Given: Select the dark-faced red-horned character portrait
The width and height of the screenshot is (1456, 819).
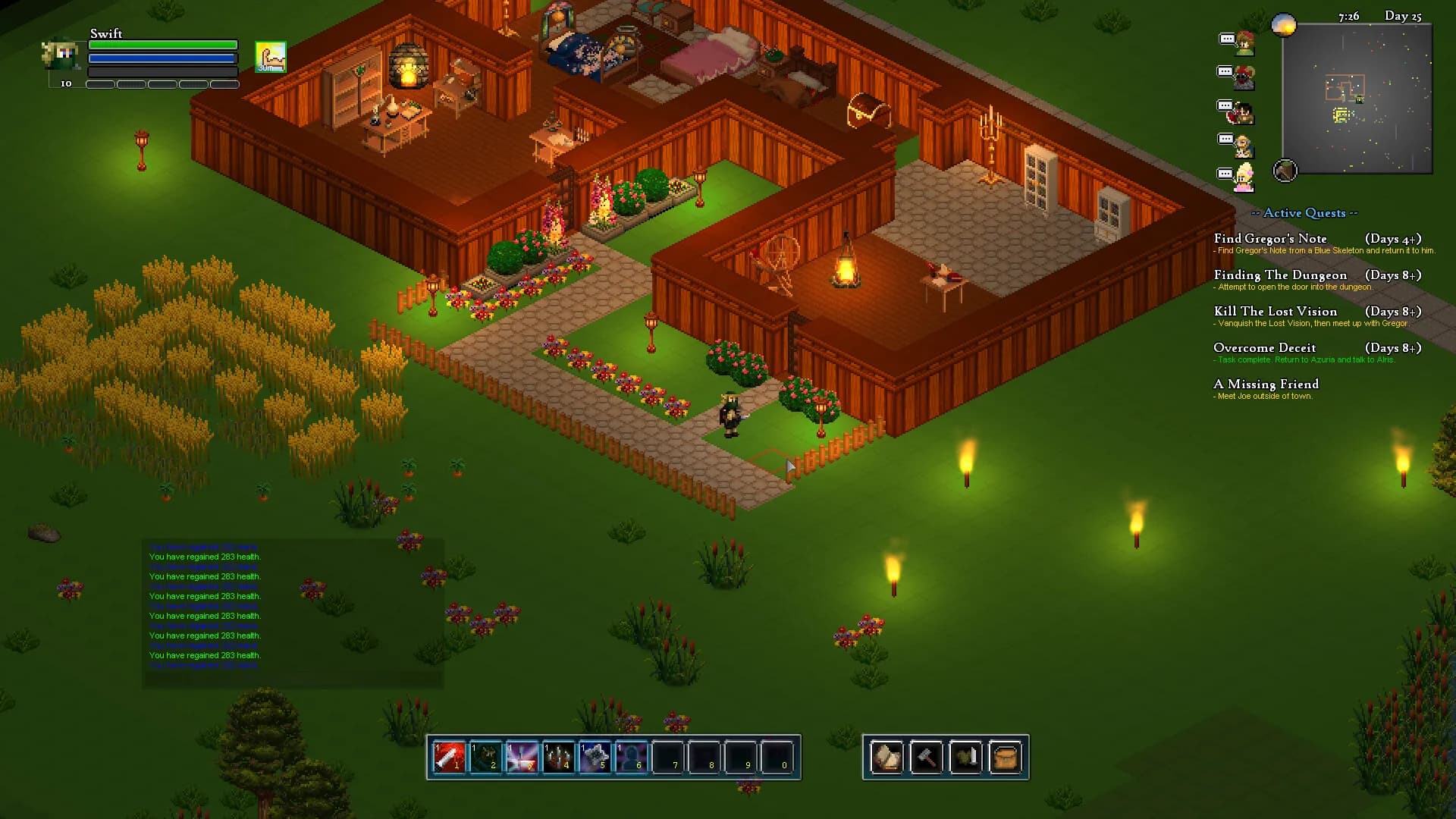Looking at the screenshot, I should pos(1244,77).
